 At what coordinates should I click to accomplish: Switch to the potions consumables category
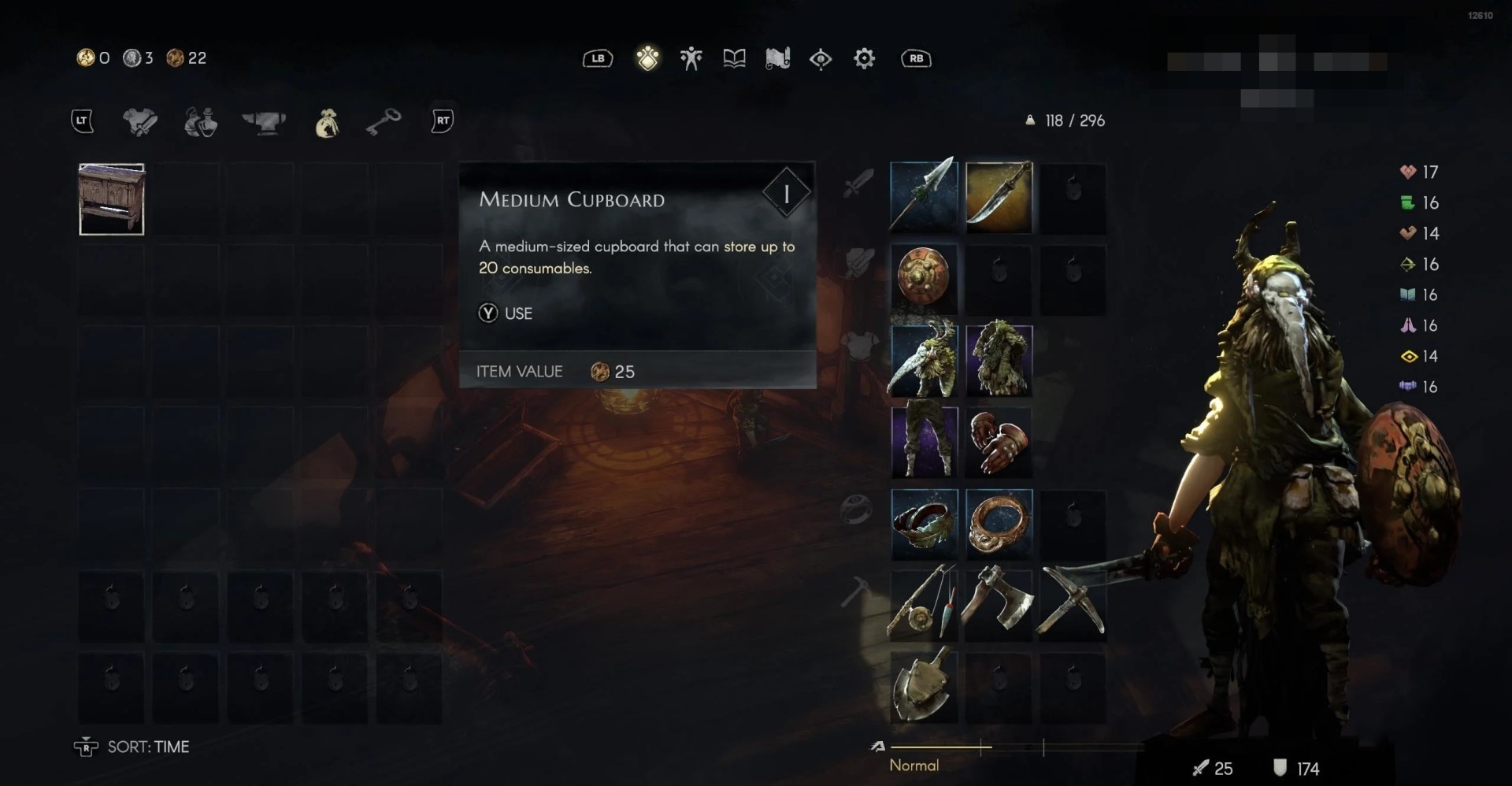(x=201, y=121)
